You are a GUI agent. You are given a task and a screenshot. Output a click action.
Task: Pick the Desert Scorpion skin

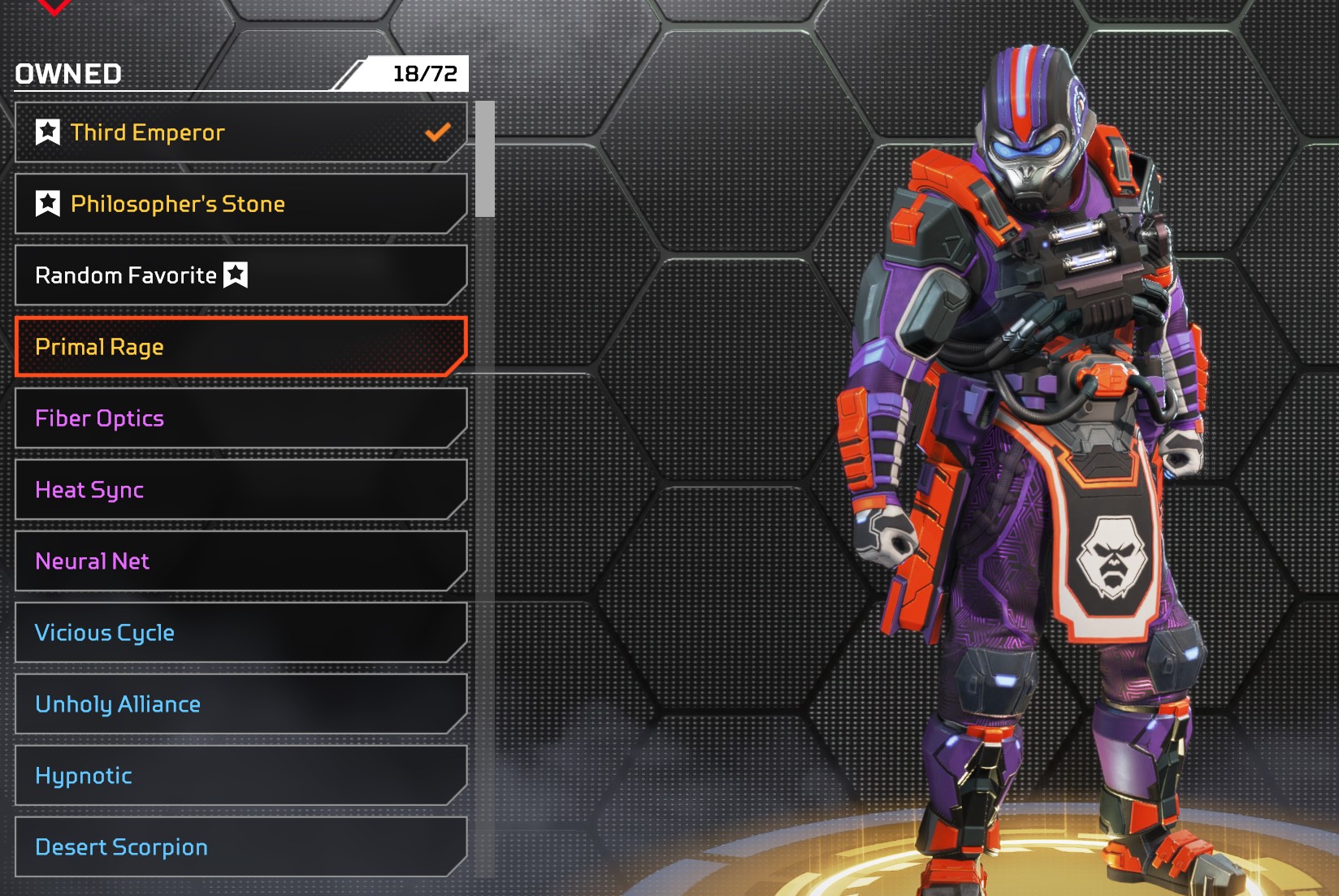[x=240, y=847]
